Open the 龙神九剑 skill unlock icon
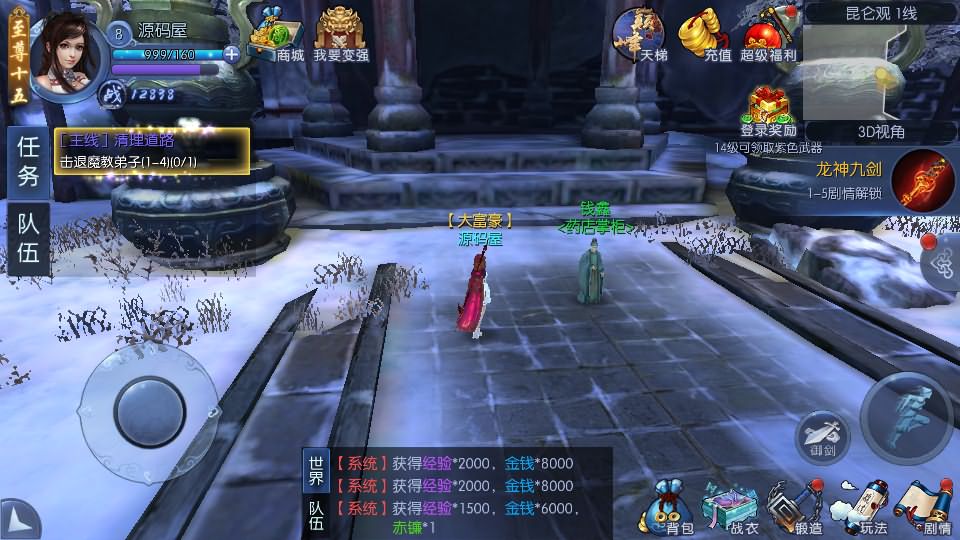 click(918, 179)
